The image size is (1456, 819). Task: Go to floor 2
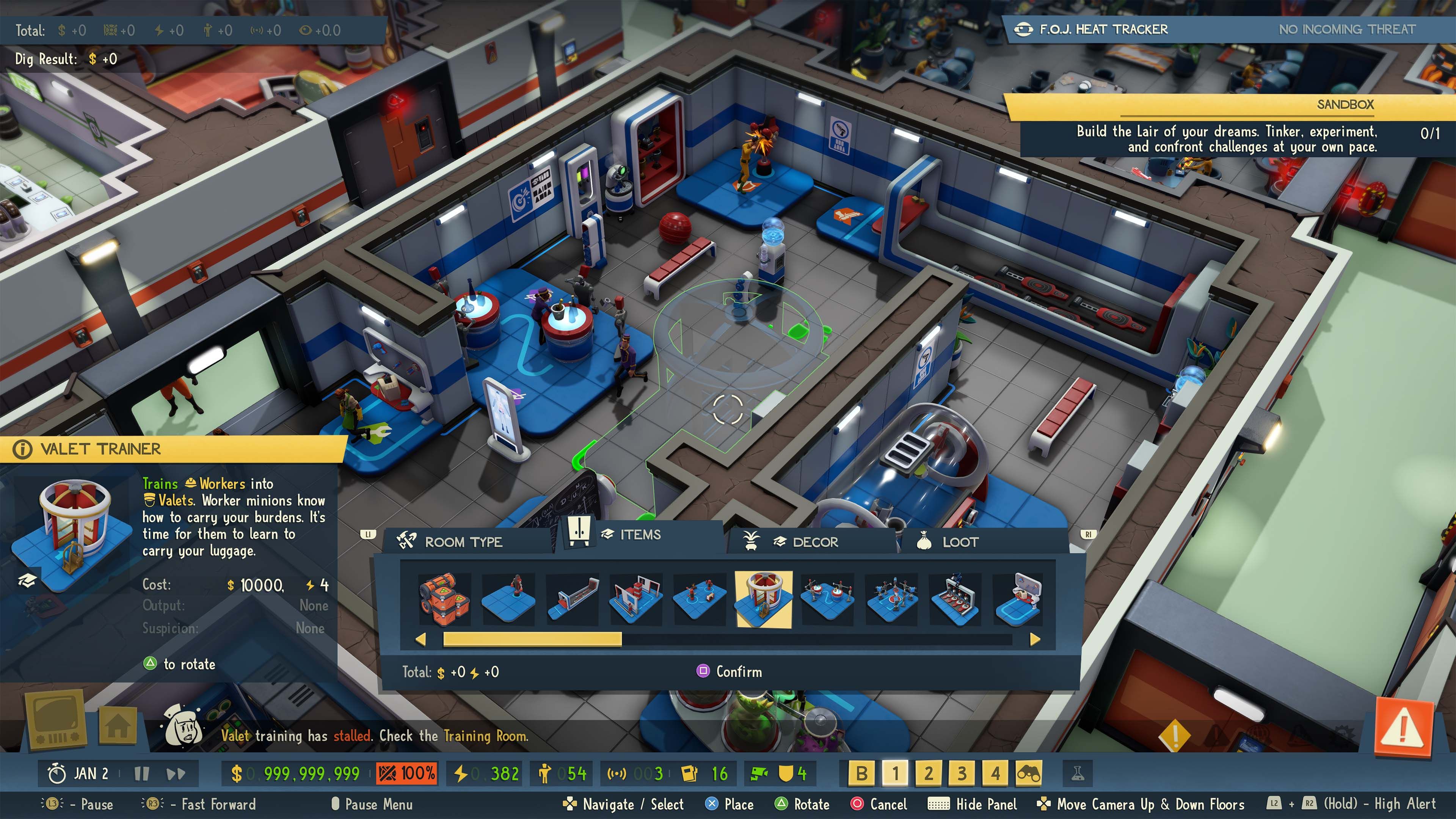[928, 773]
